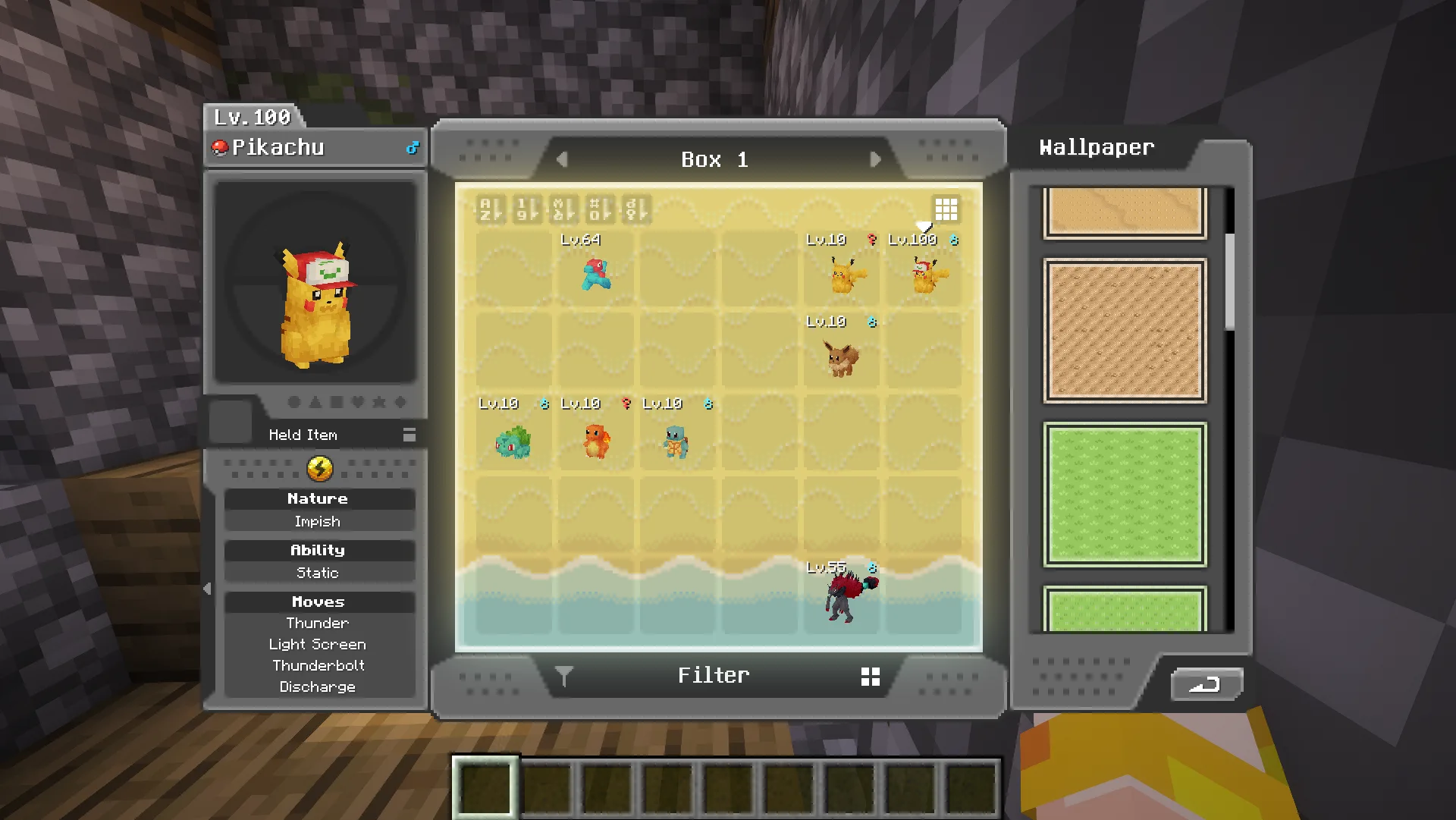The height and width of the screenshot is (820, 1456).
Task: Click the white grid icon in box corner
Action: (x=946, y=209)
